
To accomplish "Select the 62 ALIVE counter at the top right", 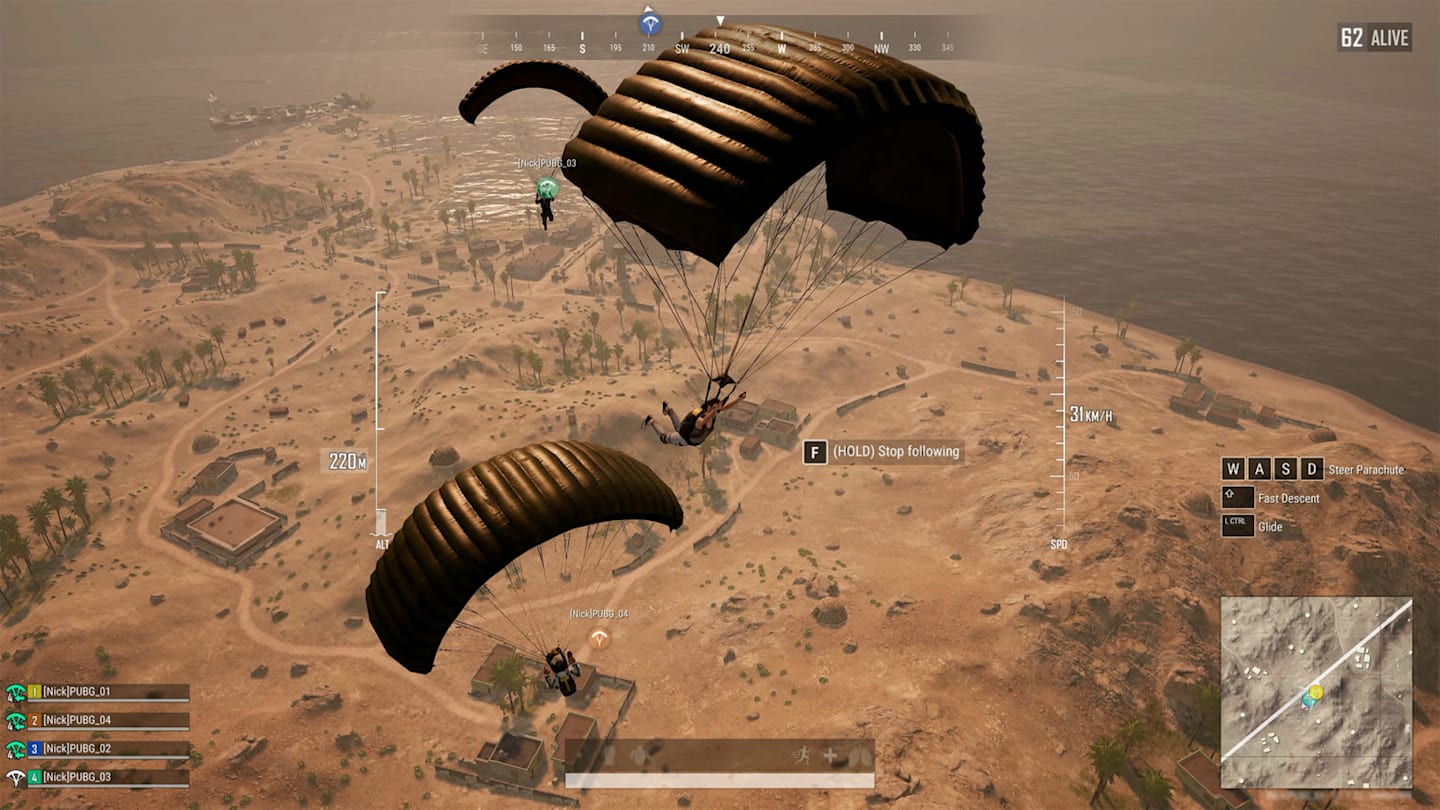I will point(1372,37).
